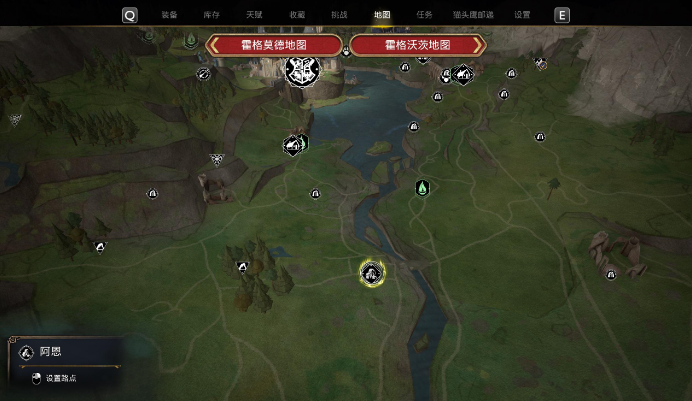Open the 设置 settings tab

click(x=522, y=15)
